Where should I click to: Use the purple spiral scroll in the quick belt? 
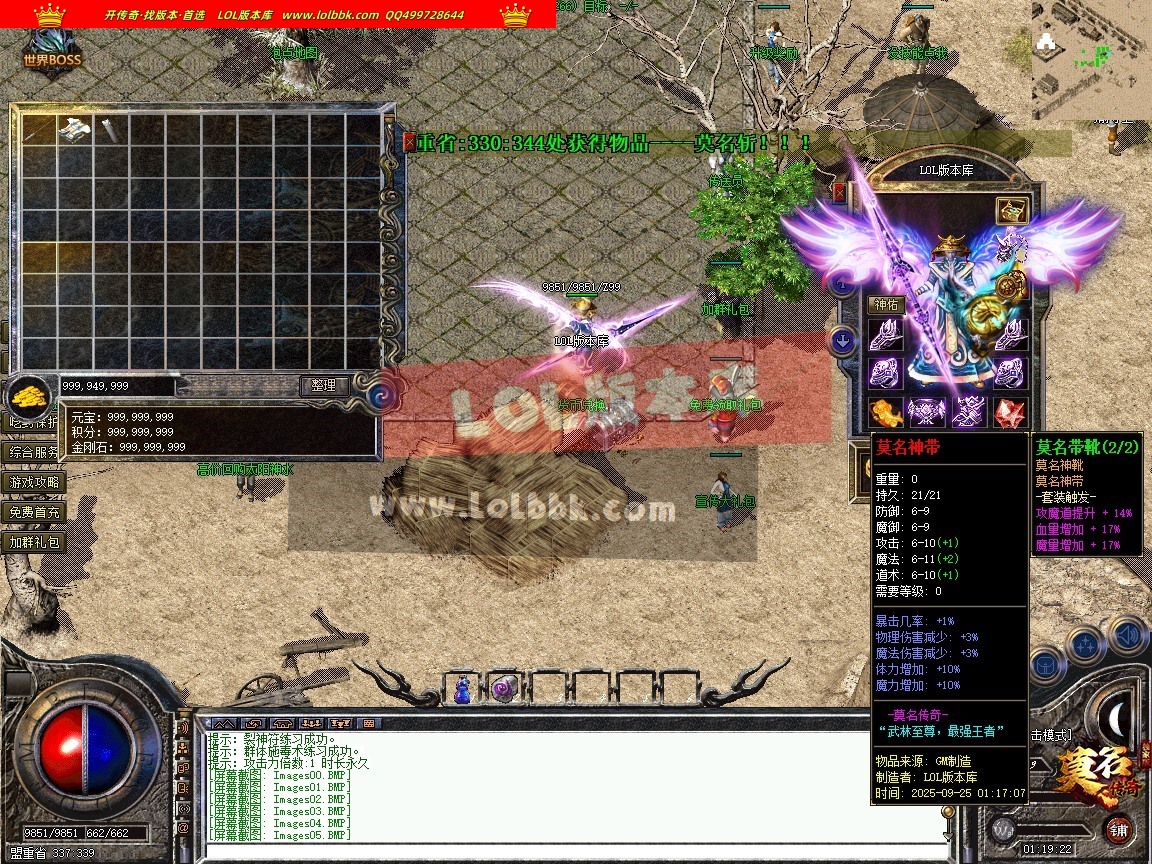(502, 689)
